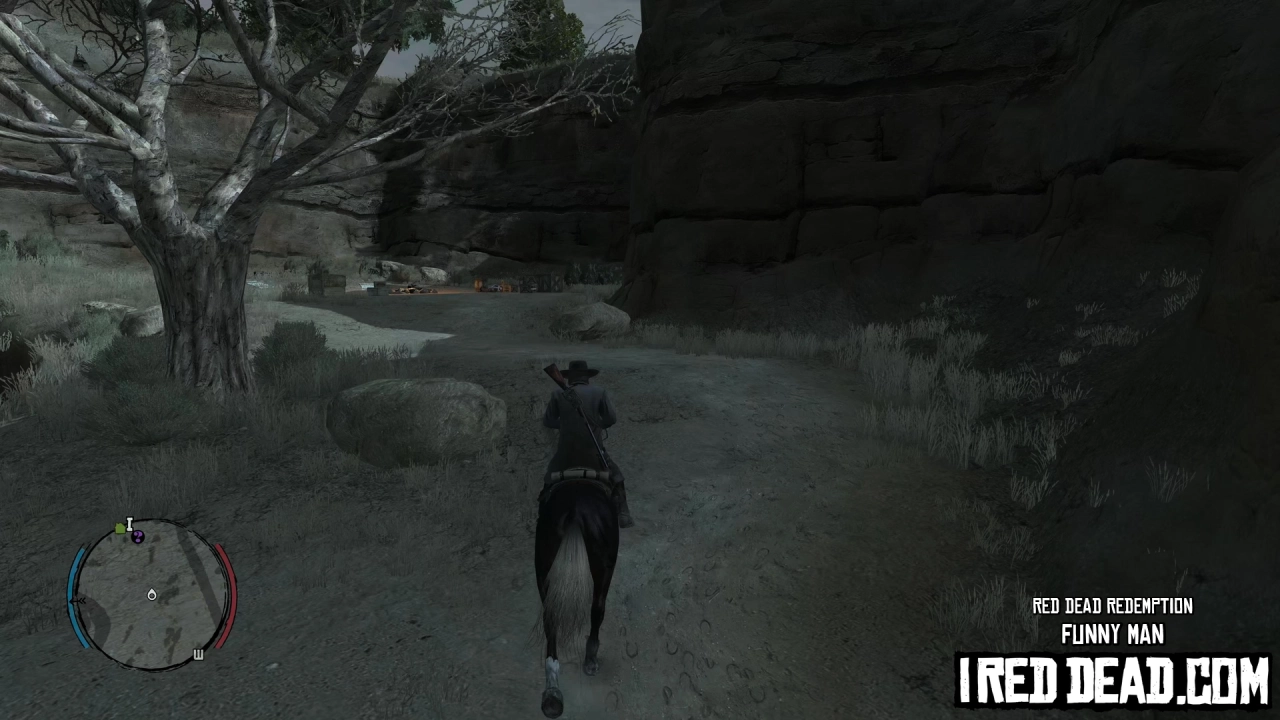Click the double-chevron arrows on the minimap's left edge
1280x720 pixels.
[x=80, y=601]
